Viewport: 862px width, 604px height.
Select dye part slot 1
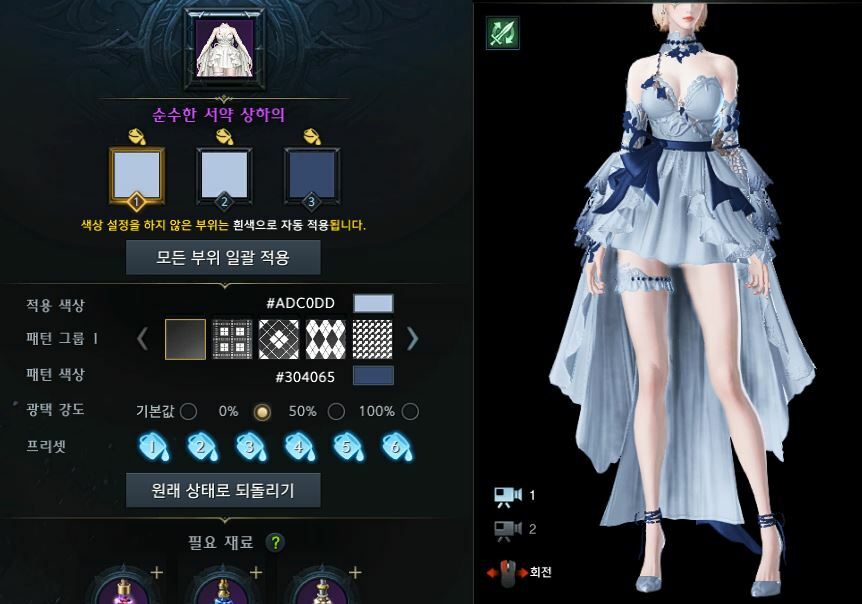point(136,175)
